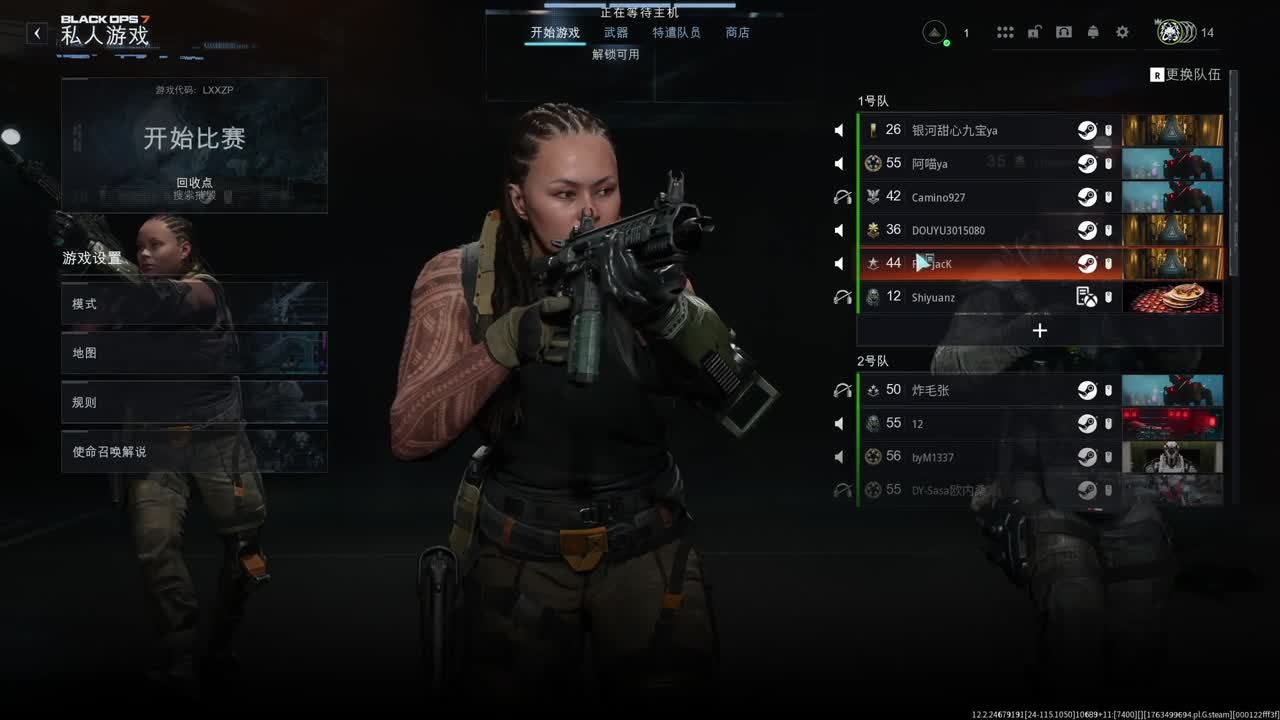The width and height of the screenshot is (1280, 720).
Task: Click the back arrow button
Action: 37,33
